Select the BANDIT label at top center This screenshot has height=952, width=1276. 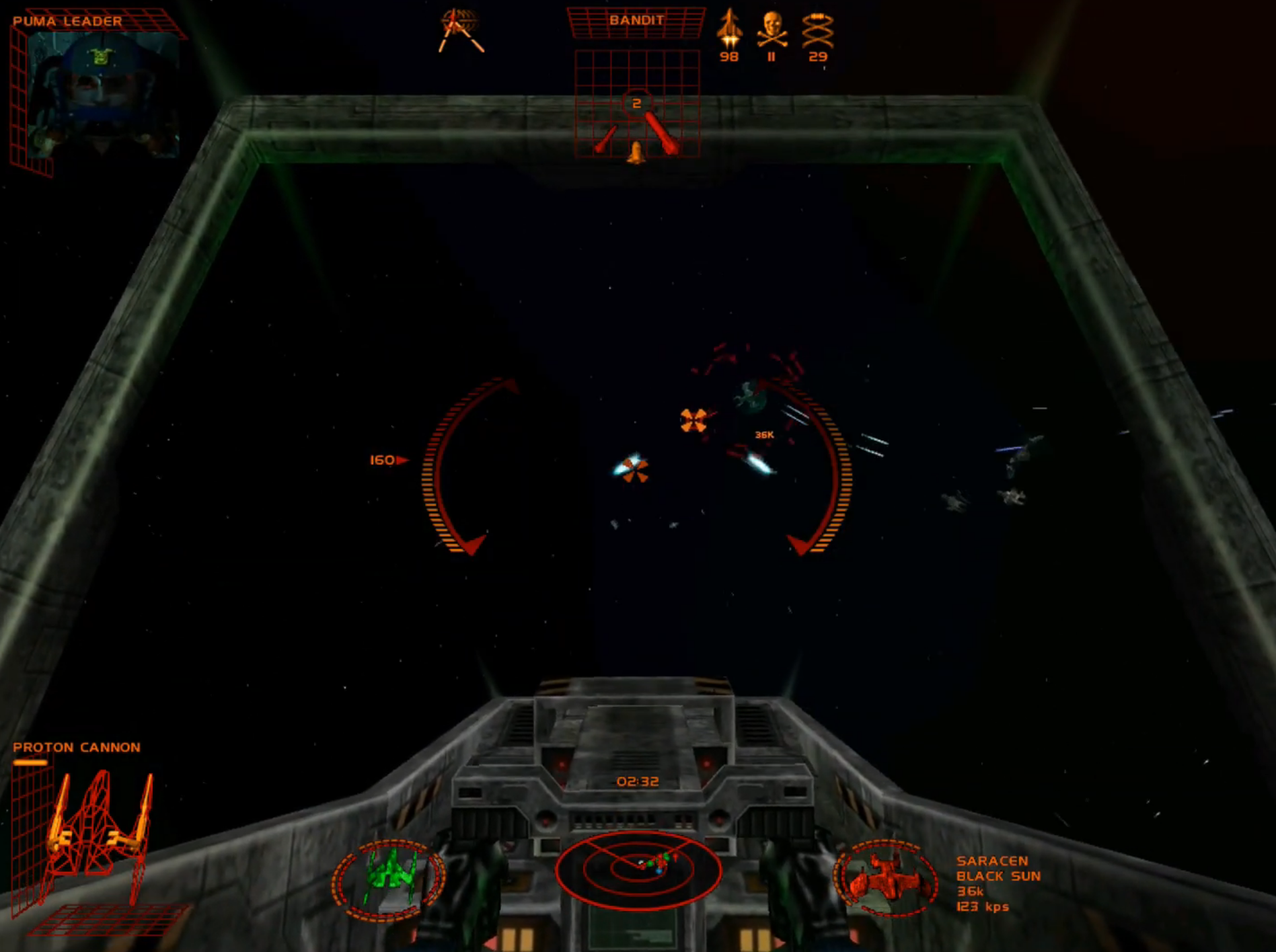(x=636, y=19)
